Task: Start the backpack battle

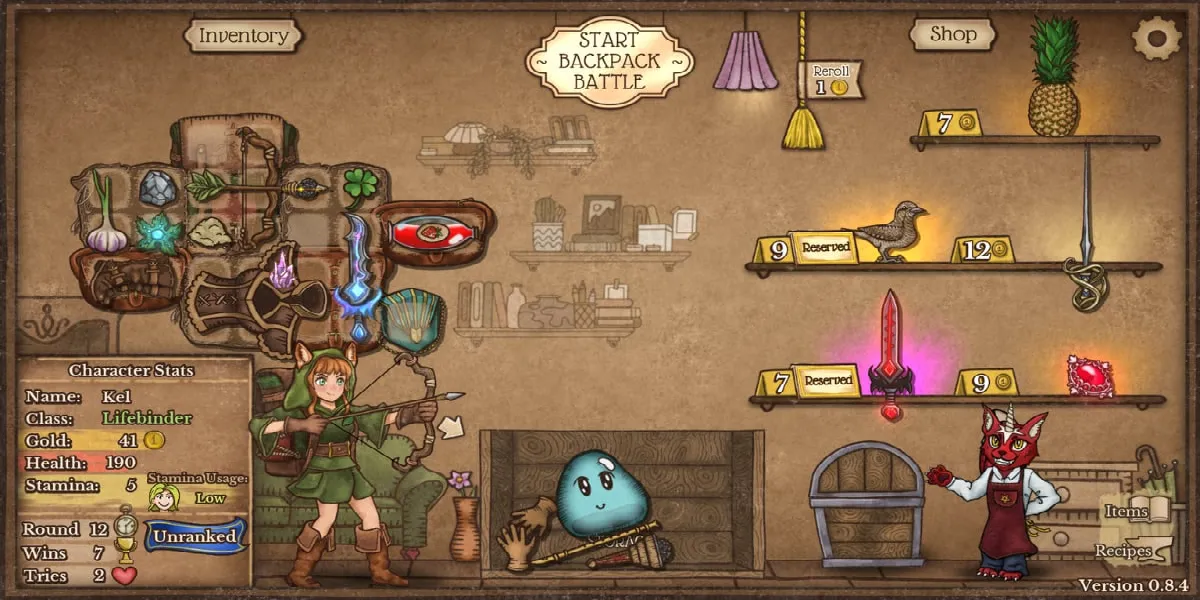Action: coord(609,60)
